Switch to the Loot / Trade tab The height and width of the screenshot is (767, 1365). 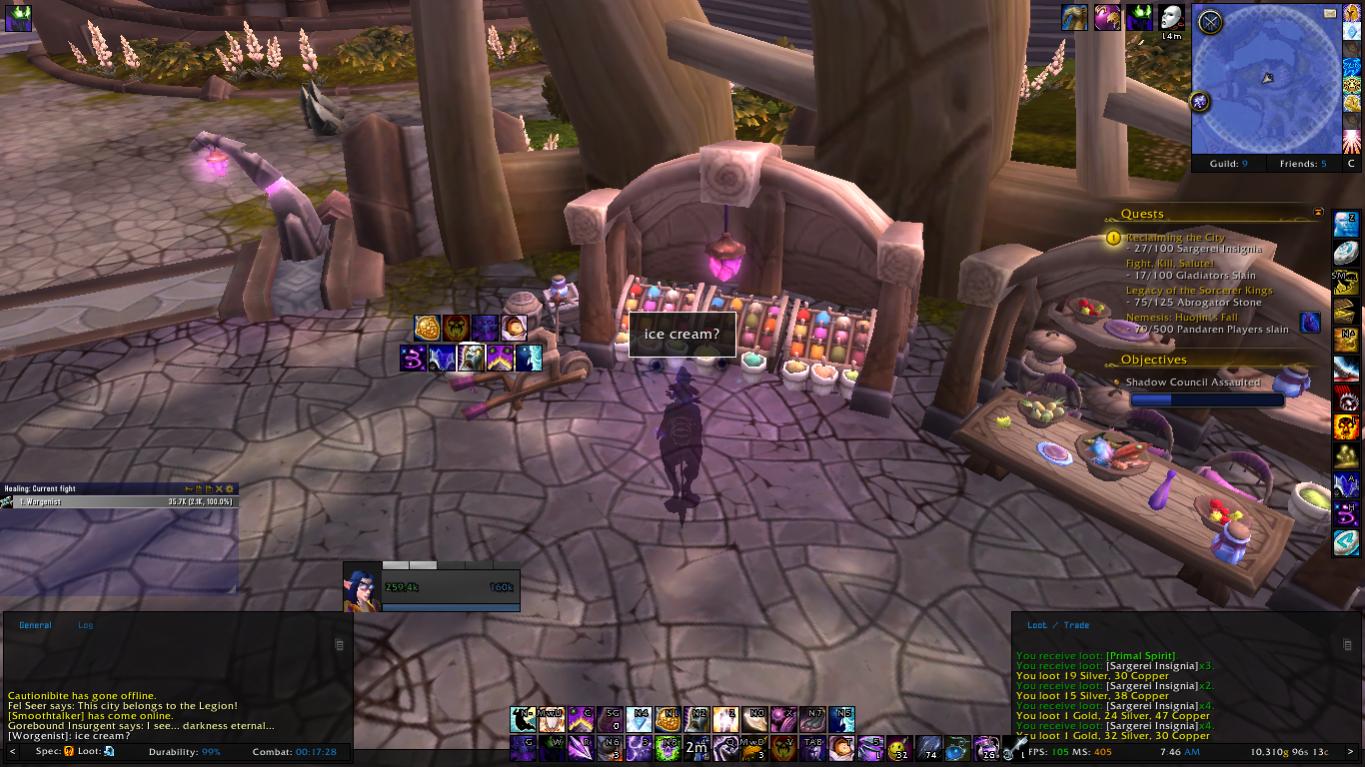click(x=1058, y=625)
